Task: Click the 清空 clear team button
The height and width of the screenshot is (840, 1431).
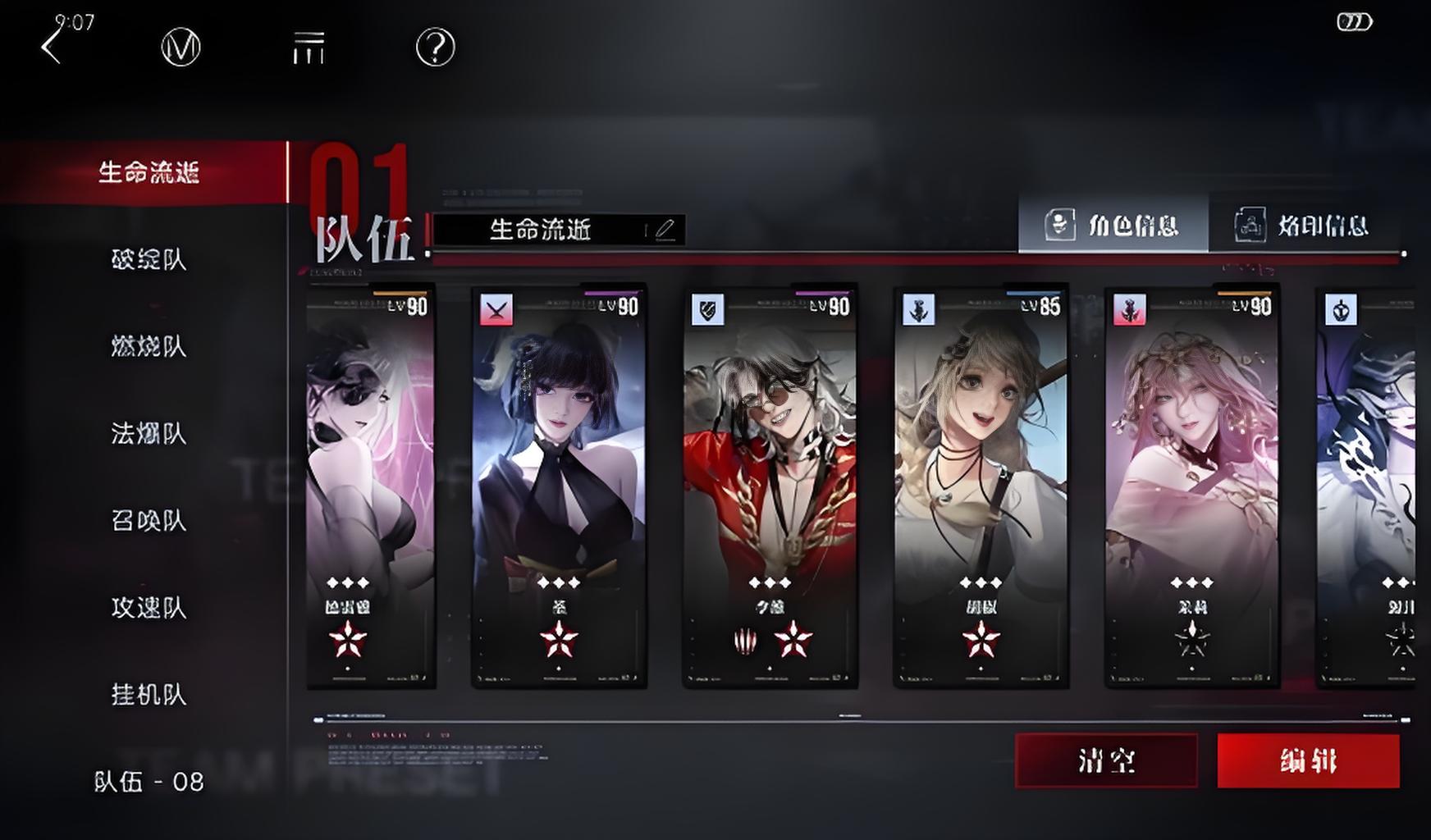Action: (x=1106, y=761)
